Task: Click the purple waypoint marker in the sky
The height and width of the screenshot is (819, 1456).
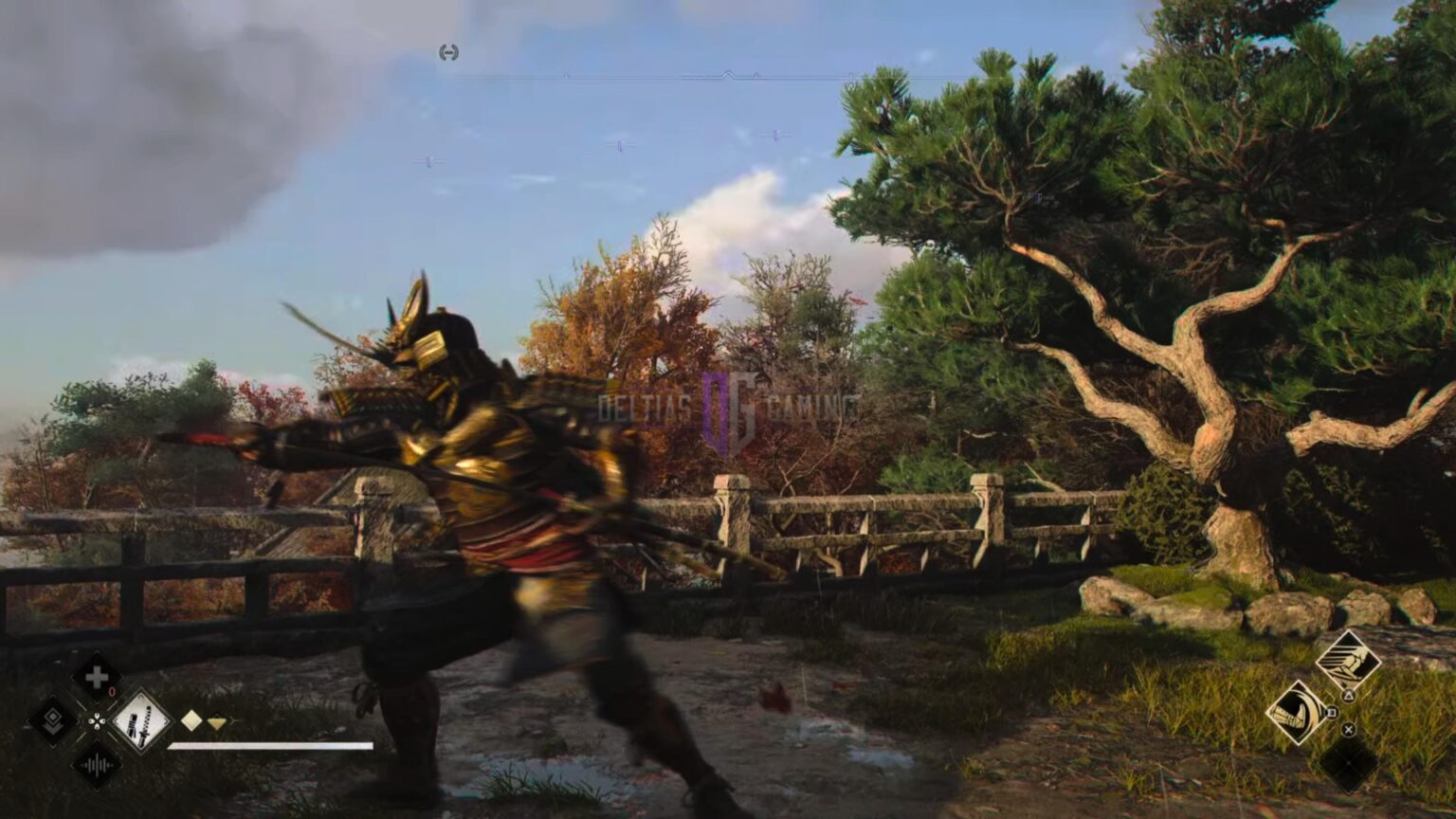Action: pyautogui.click(x=620, y=146)
